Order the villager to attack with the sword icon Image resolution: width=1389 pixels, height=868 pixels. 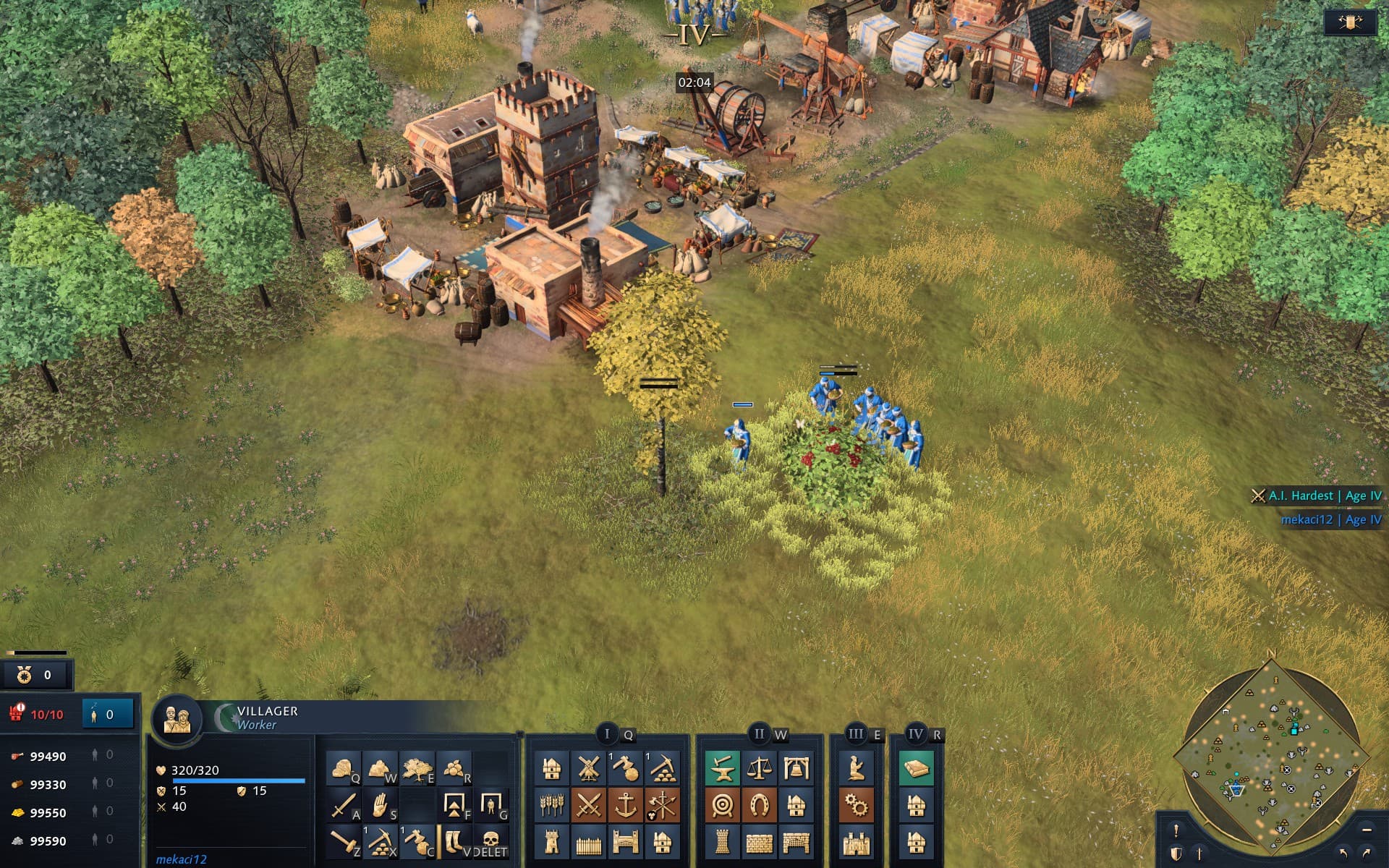point(344,805)
